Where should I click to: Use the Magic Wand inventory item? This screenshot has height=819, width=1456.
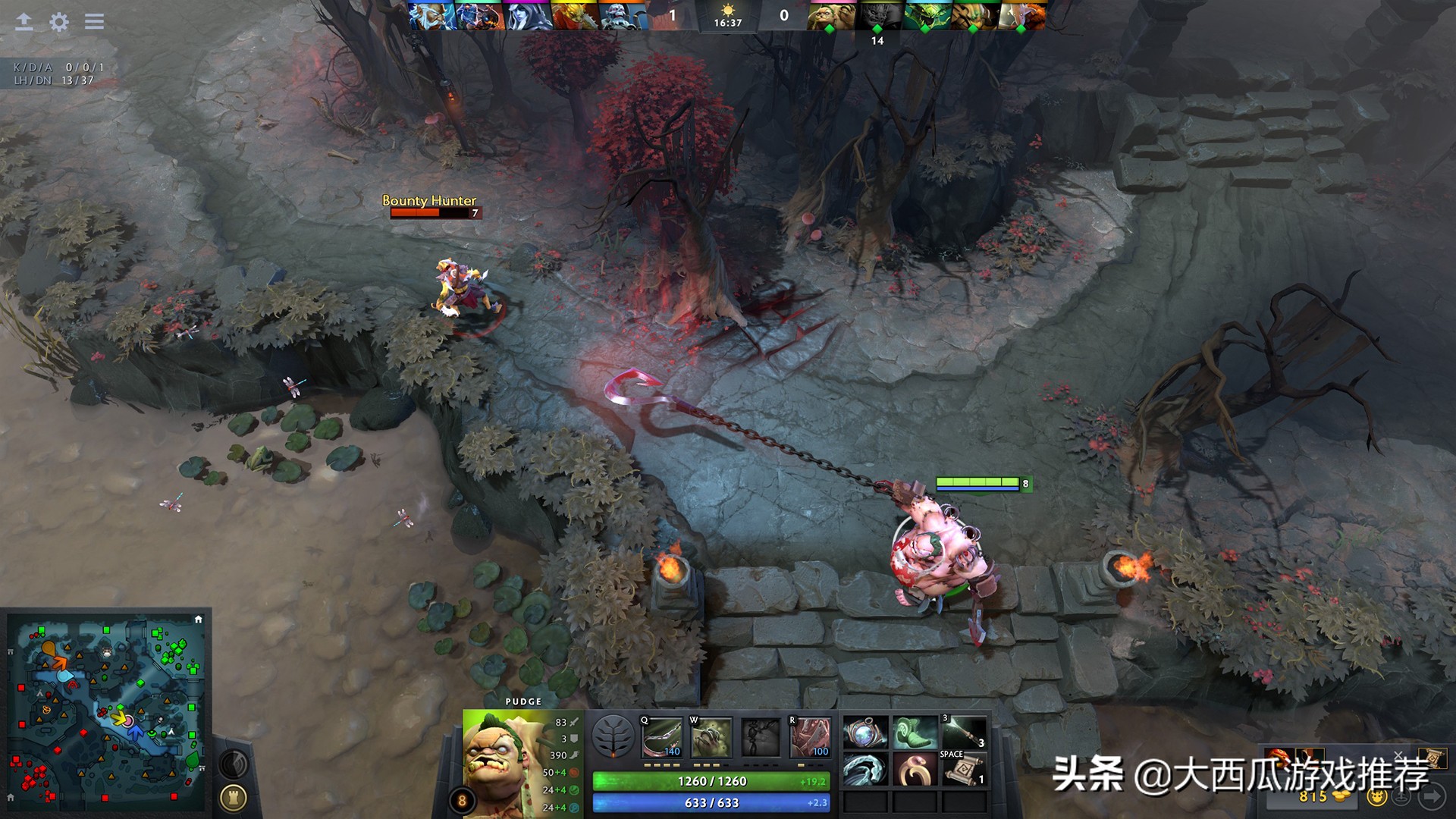[x=963, y=733]
